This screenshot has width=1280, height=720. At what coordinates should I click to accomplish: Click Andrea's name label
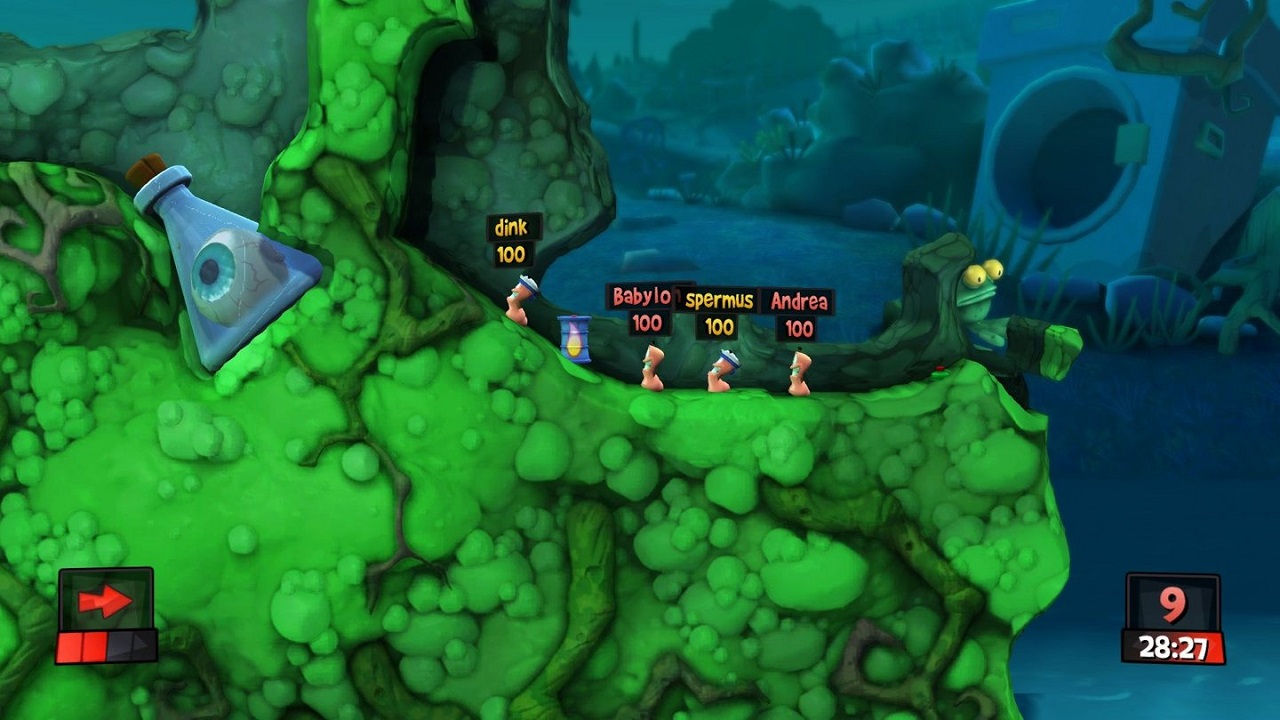(x=799, y=298)
